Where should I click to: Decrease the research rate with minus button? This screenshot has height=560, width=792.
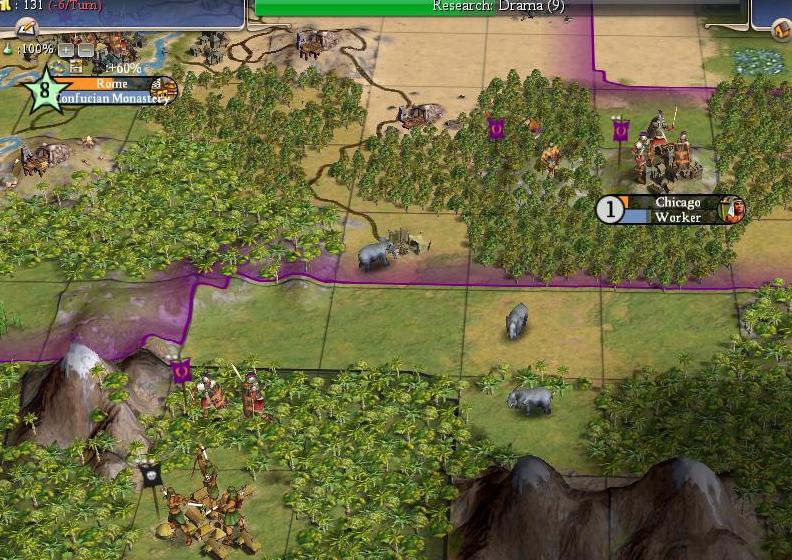[x=85, y=50]
